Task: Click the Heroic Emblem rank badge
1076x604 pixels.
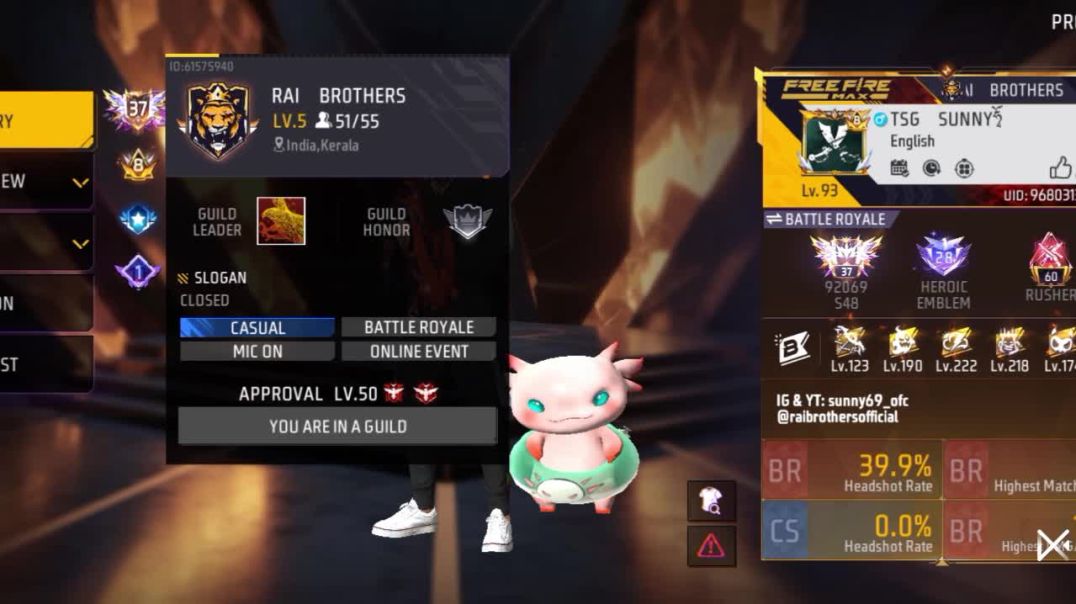Action: [x=943, y=257]
